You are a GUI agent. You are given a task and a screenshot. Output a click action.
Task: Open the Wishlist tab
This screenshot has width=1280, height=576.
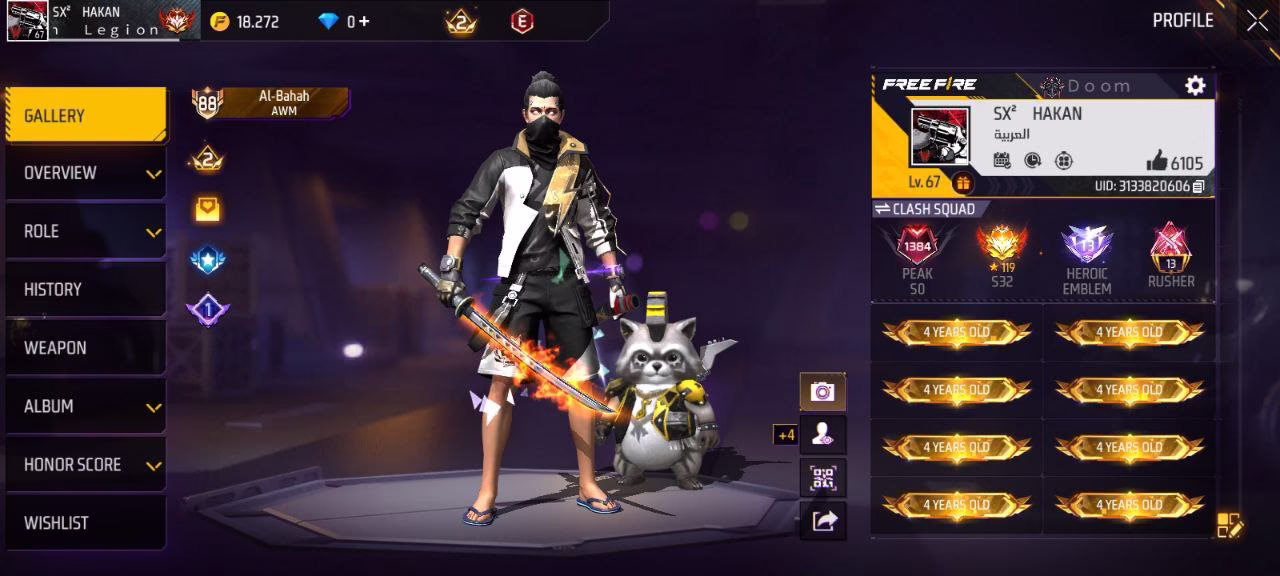pyautogui.click(x=86, y=522)
